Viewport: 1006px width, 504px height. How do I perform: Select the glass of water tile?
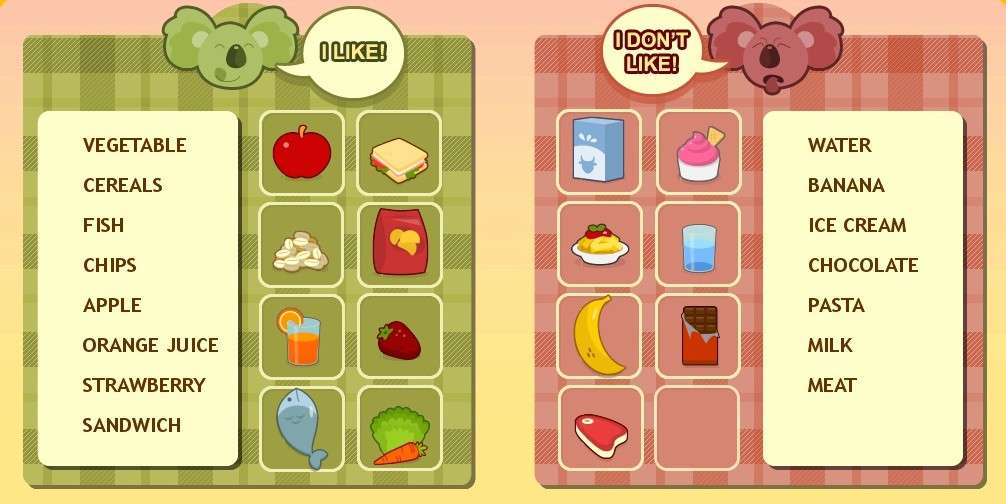(698, 245)
